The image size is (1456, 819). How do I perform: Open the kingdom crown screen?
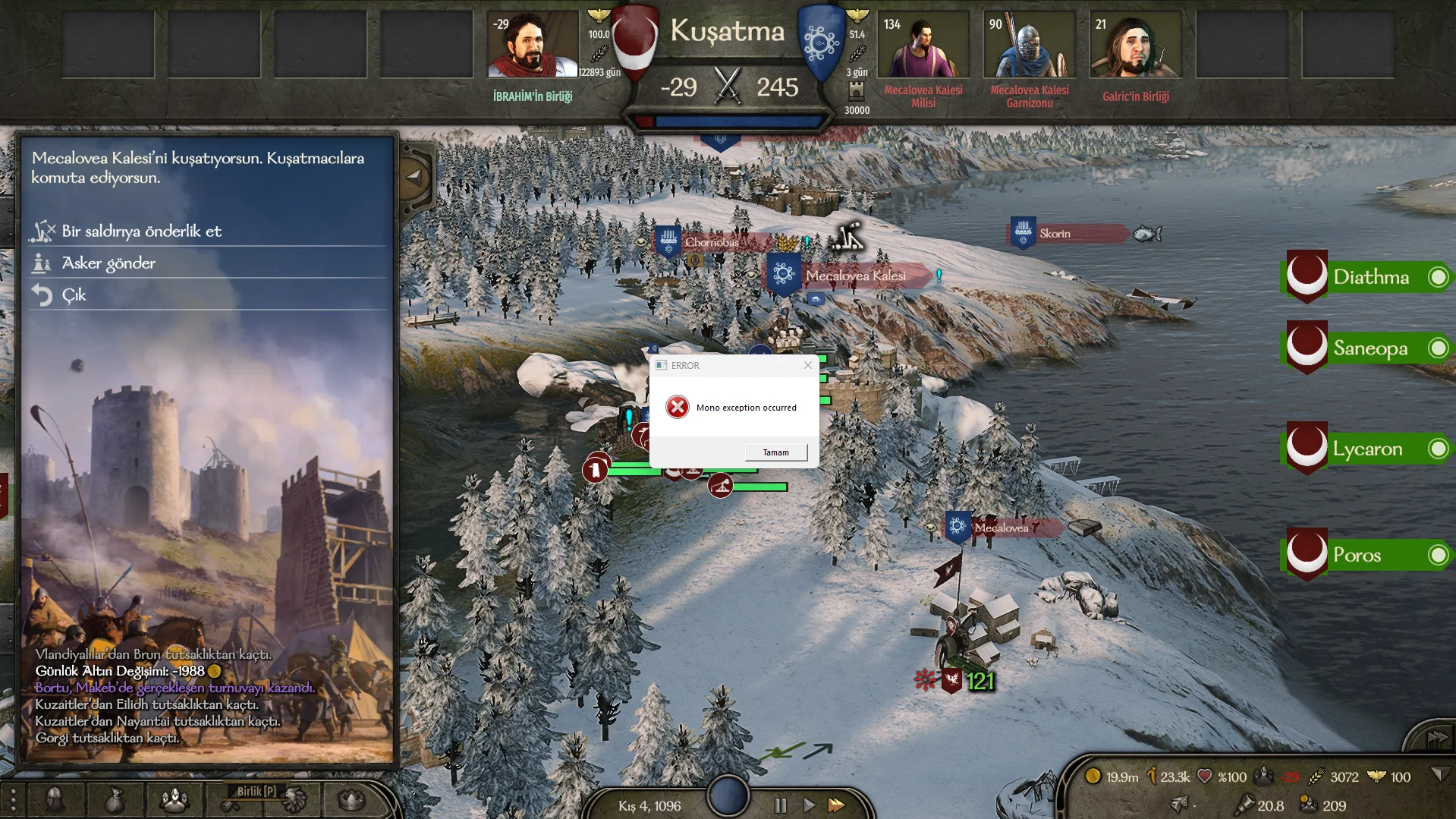click(x=351, y=799)
